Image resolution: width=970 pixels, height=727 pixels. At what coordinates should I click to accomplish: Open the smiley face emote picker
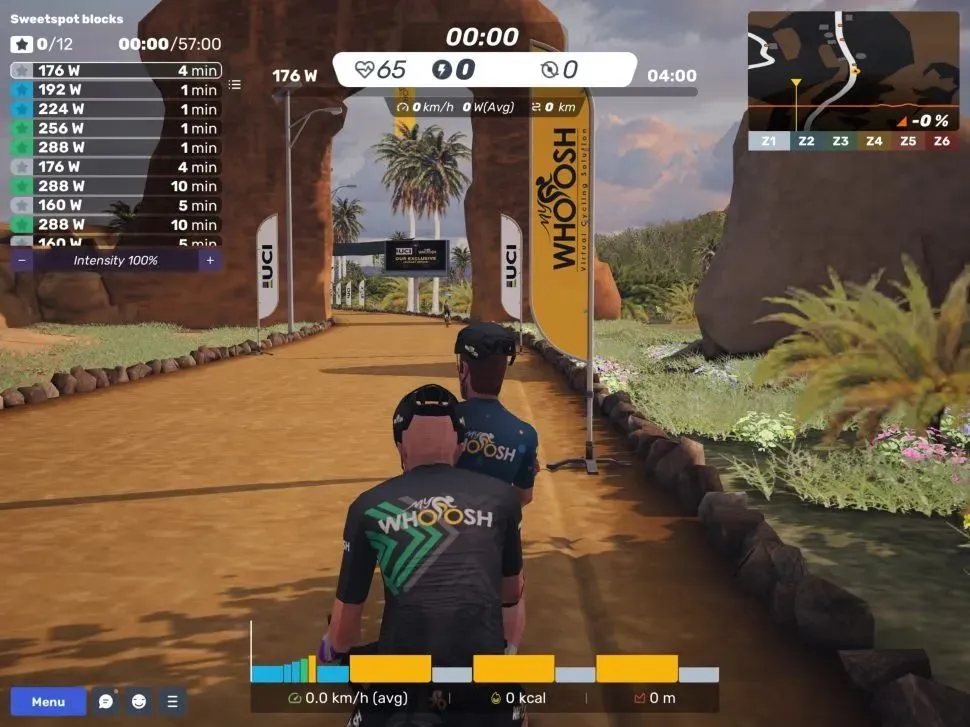coord(139,701)
